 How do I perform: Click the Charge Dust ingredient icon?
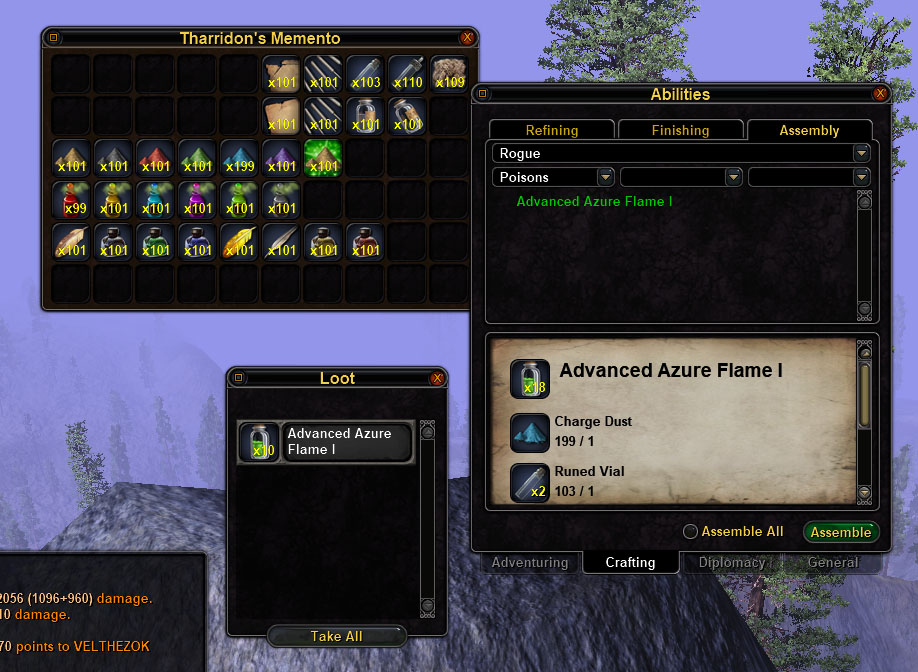[x=530, y=432]
